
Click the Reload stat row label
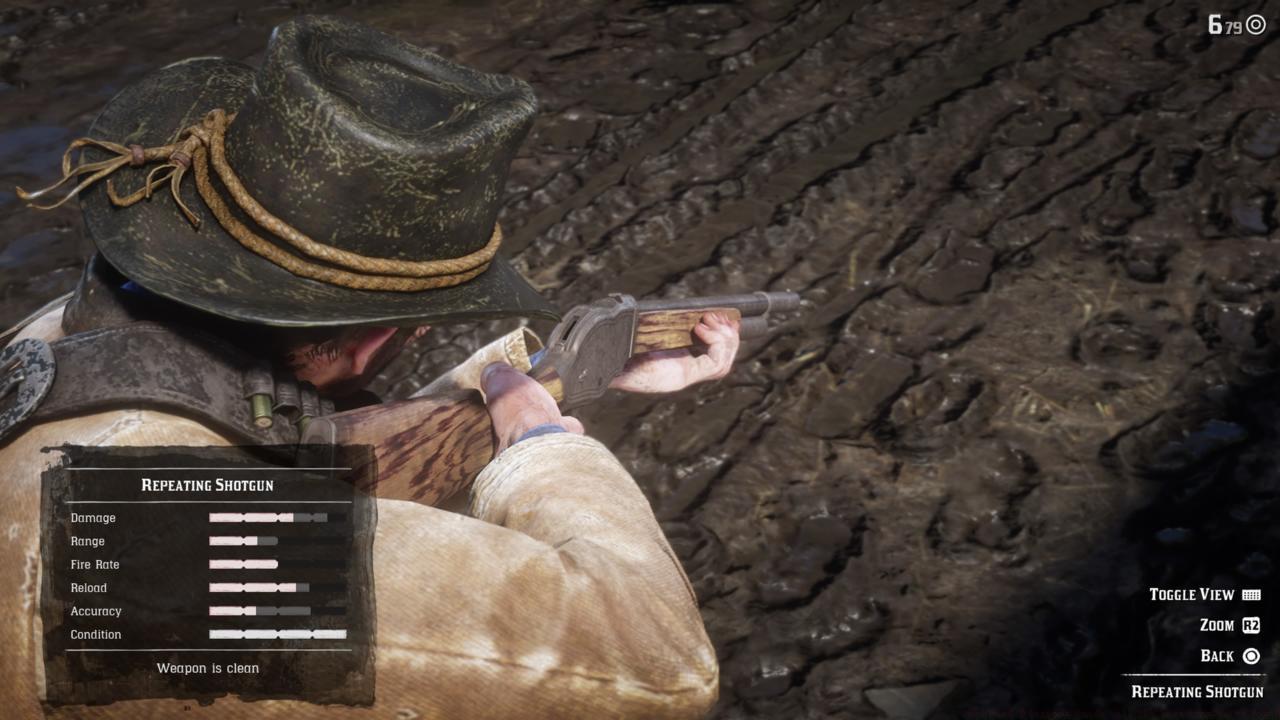tap(88, 588)
